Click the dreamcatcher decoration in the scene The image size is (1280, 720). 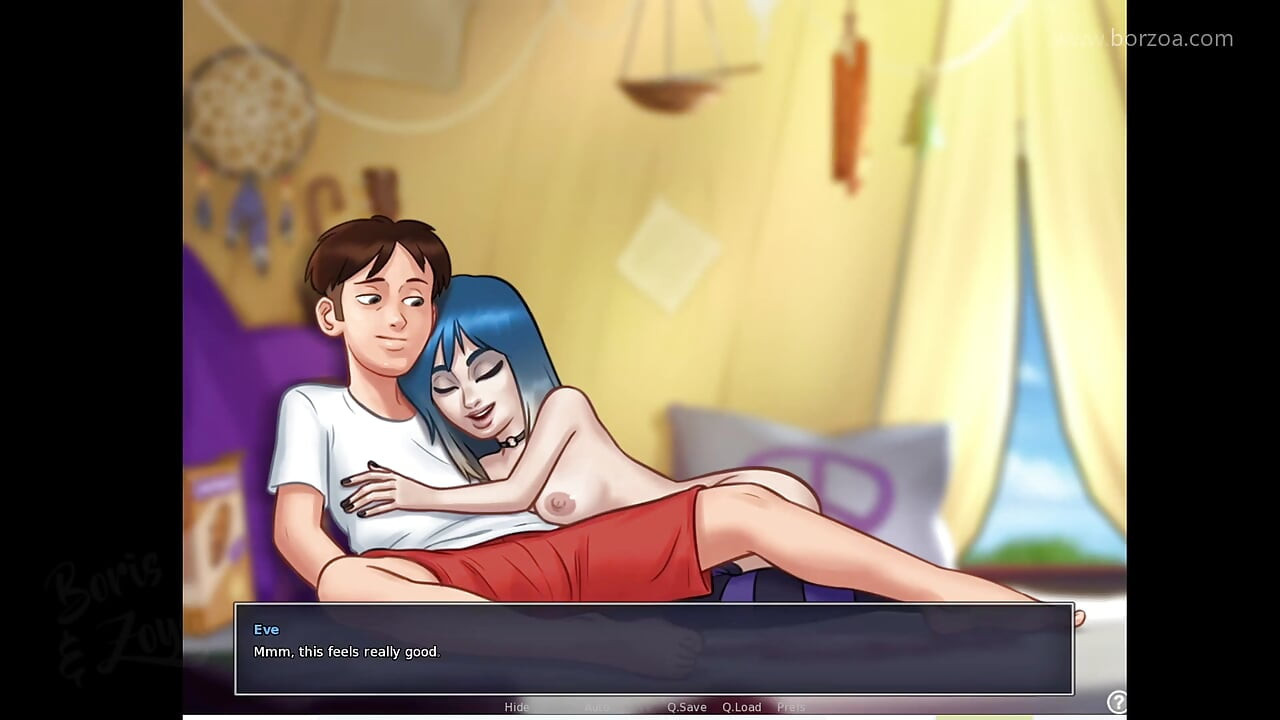(250, 110)
